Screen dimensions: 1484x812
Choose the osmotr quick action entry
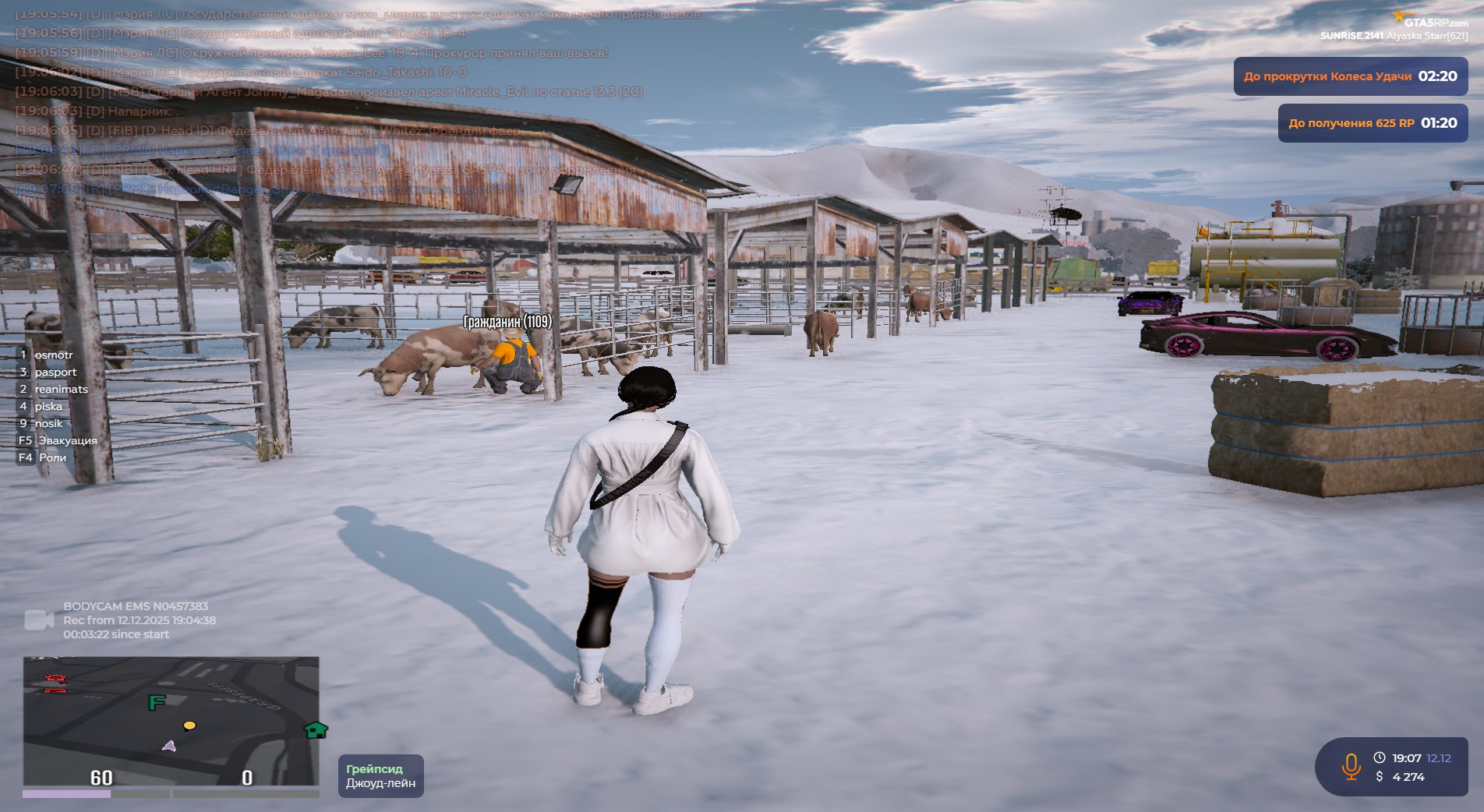[x=53, y=355]
